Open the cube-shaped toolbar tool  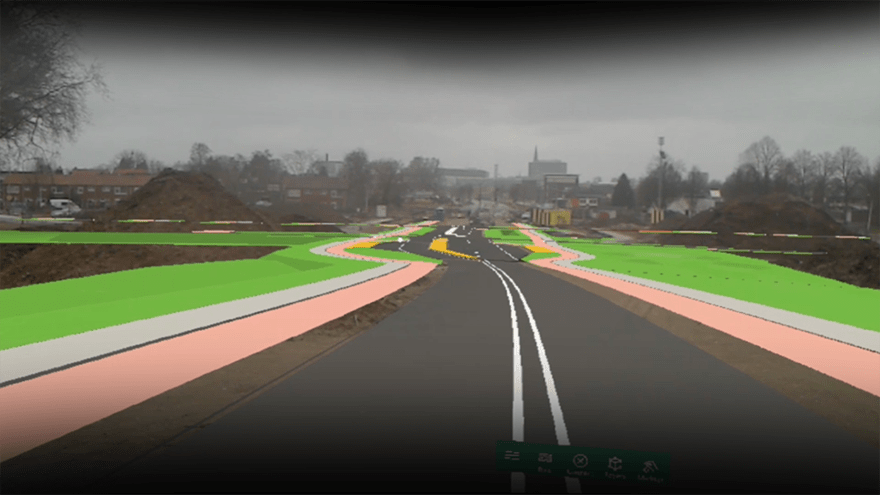(x=615, y=464)
